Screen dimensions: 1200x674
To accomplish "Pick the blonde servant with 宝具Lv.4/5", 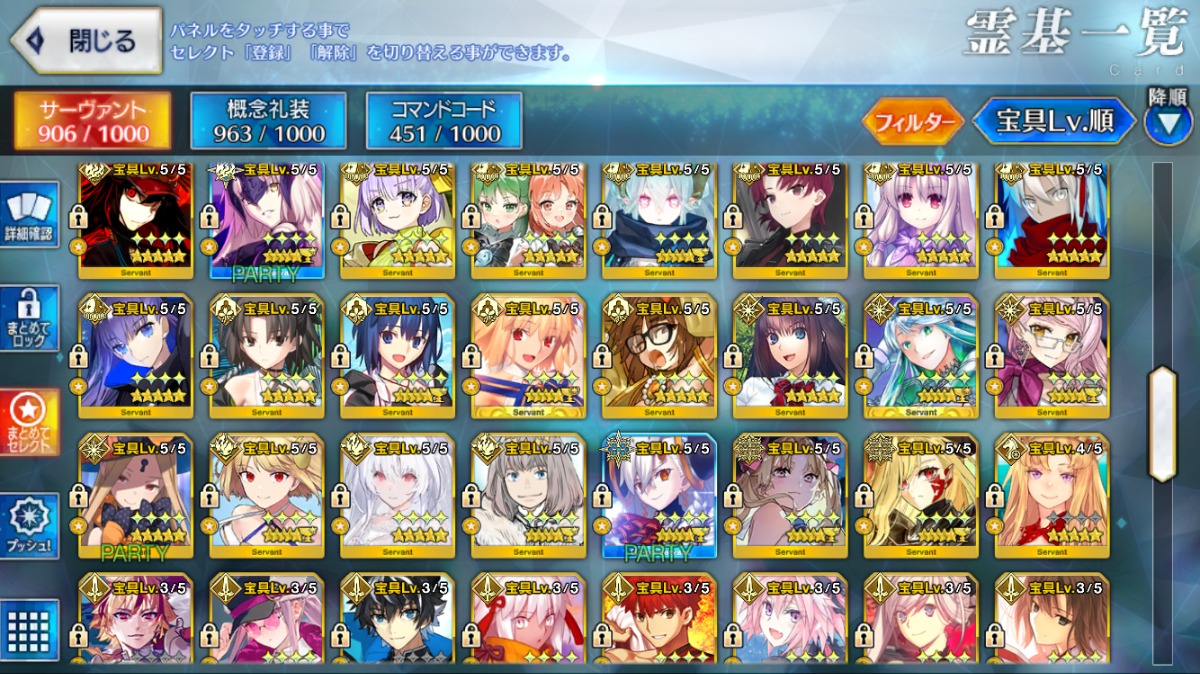I will [x=1051, y=497].
